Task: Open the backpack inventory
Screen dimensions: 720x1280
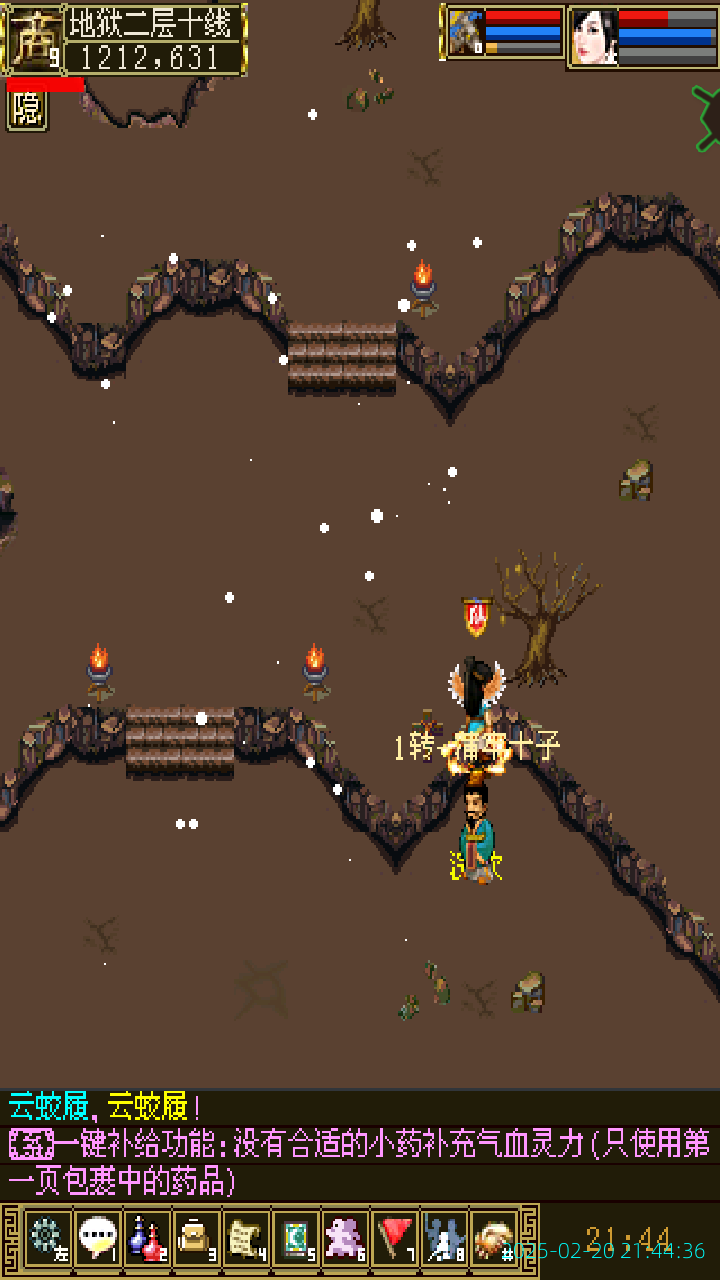Action: 196,1237
